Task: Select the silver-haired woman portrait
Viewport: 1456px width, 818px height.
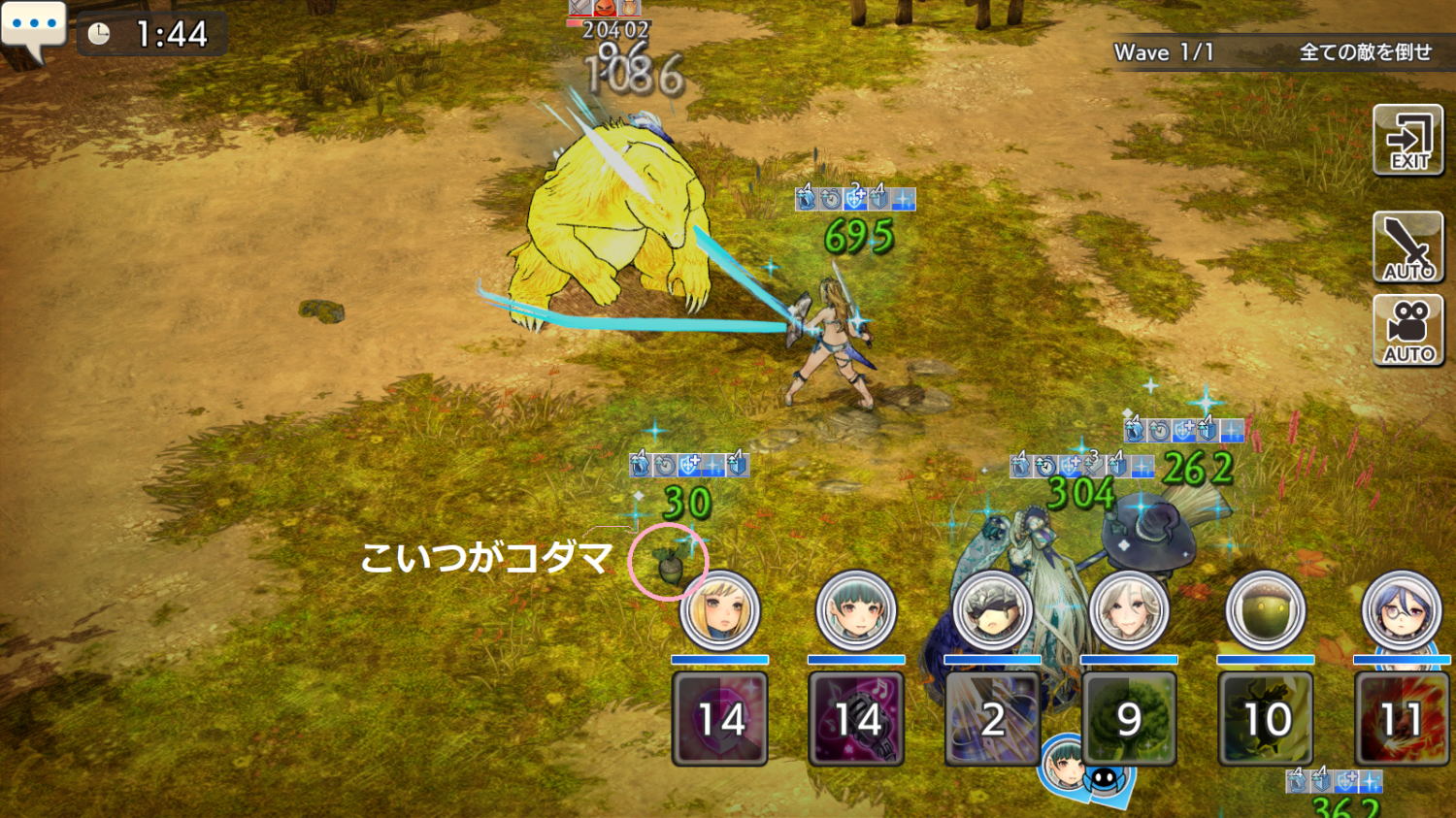Action: (1129, 610)
